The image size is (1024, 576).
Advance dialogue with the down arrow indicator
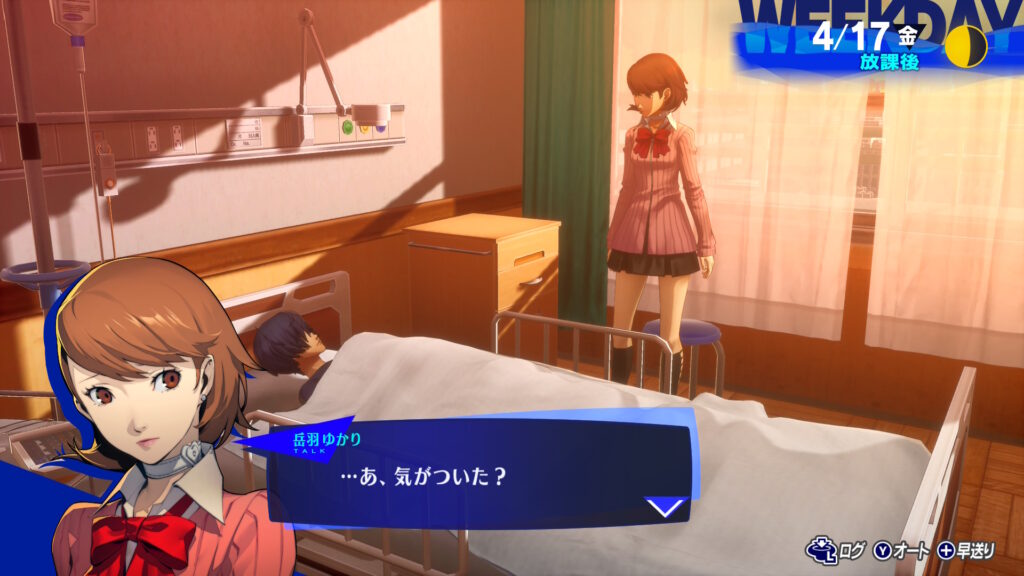(x=666, y=507)
